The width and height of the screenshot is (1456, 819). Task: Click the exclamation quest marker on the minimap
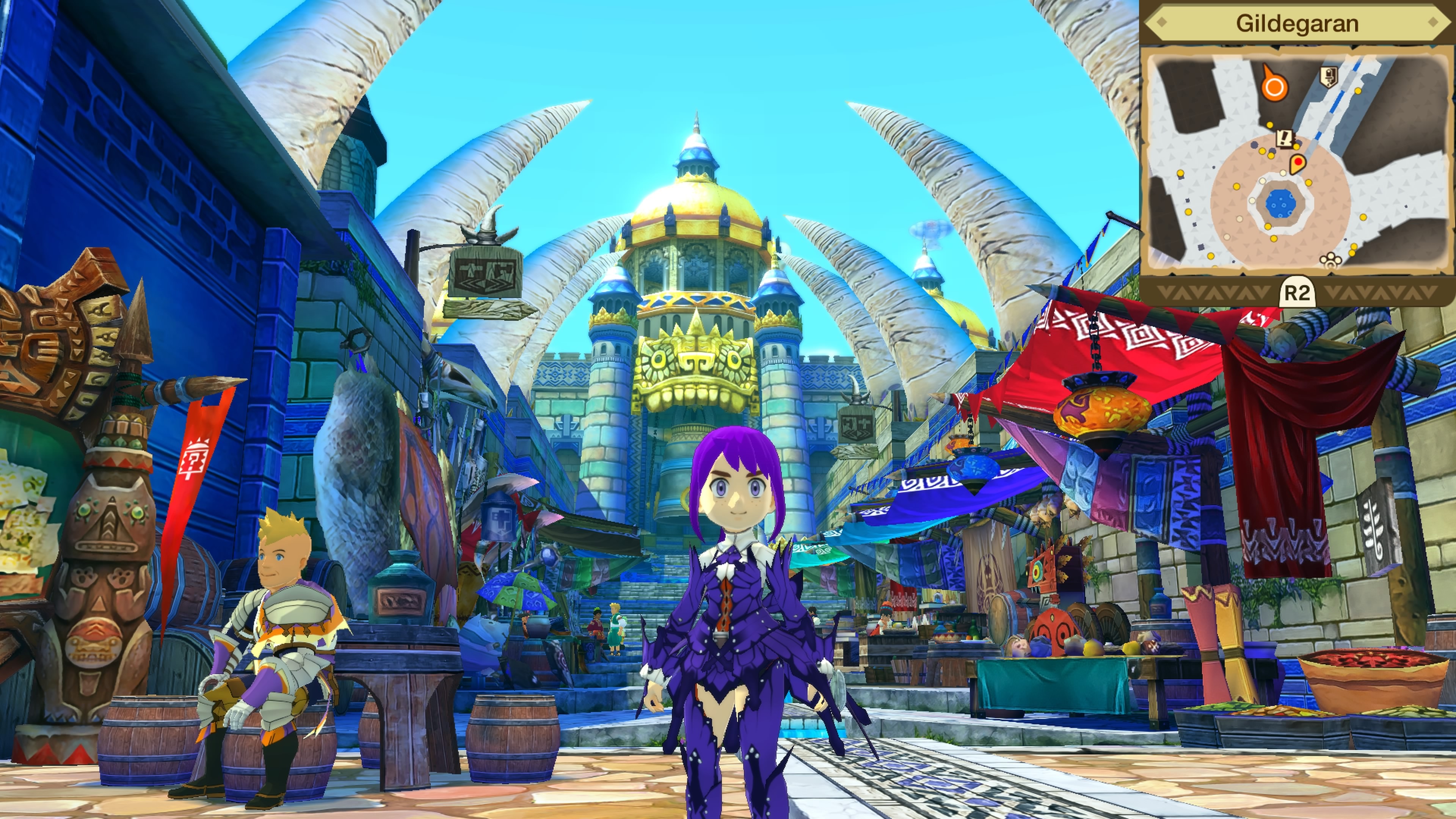pyautogui.click(x=1285, y=138)
